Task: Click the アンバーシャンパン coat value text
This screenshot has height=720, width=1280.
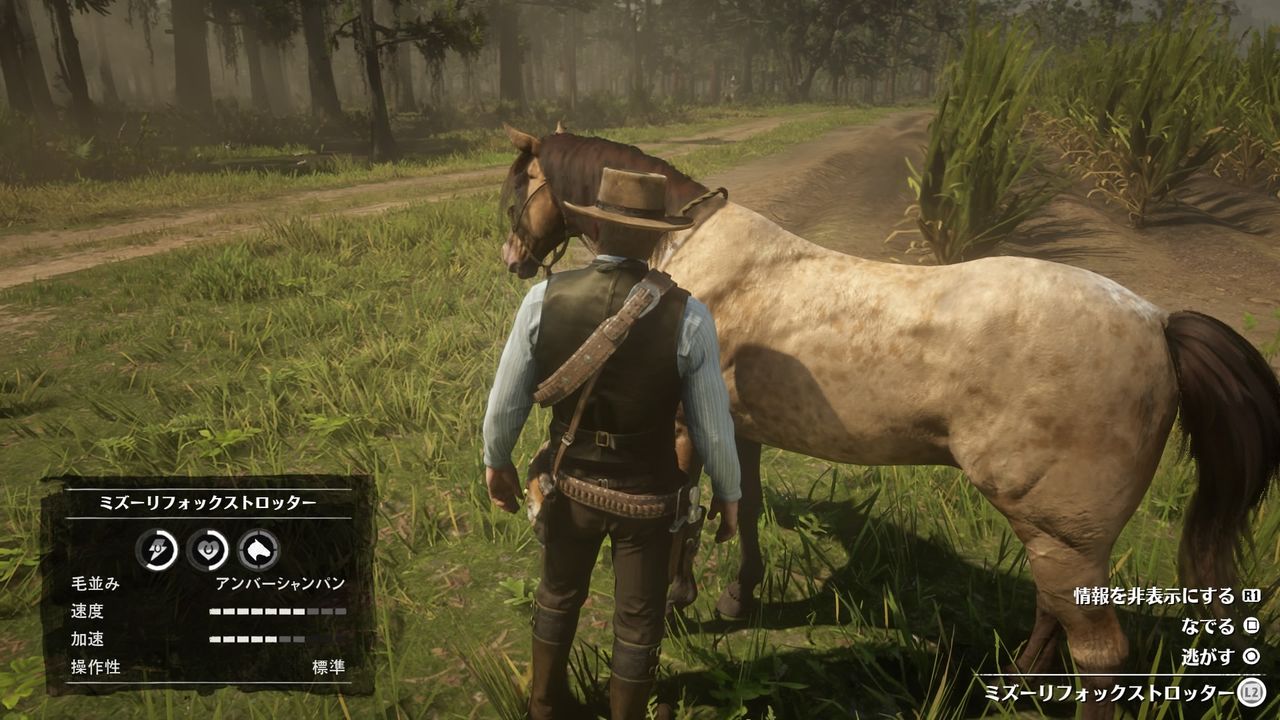Action: (280, 583)
